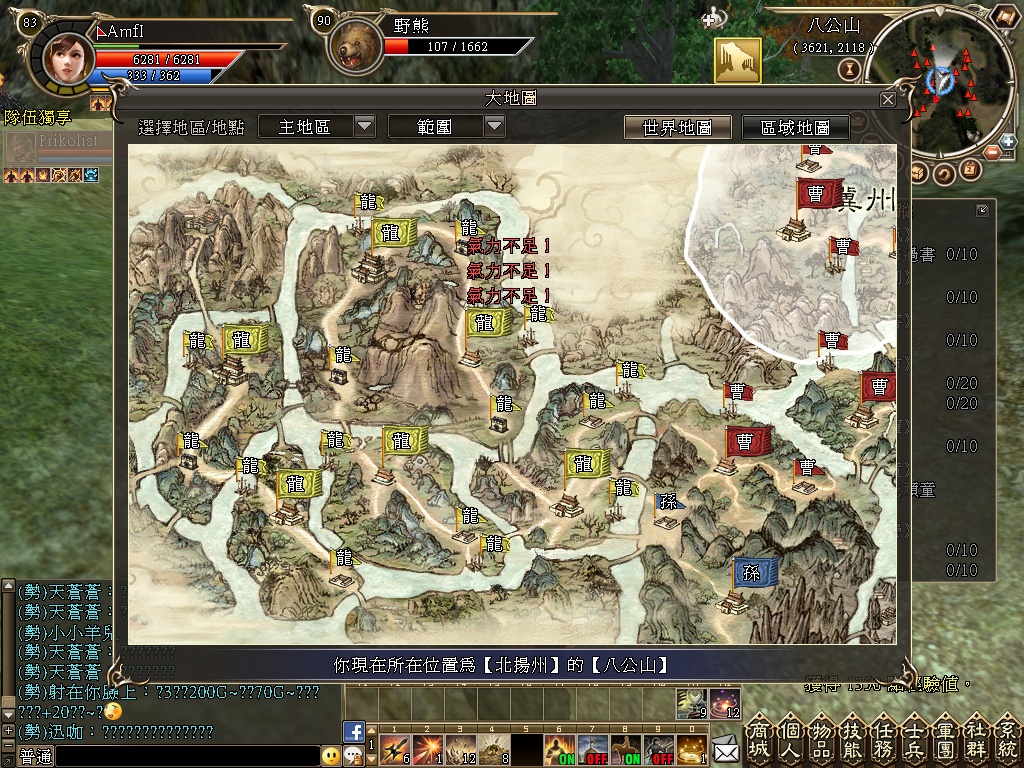Open the 技能 skills menu
Viewport: 1024px width, 768px height.
[853, 738]
